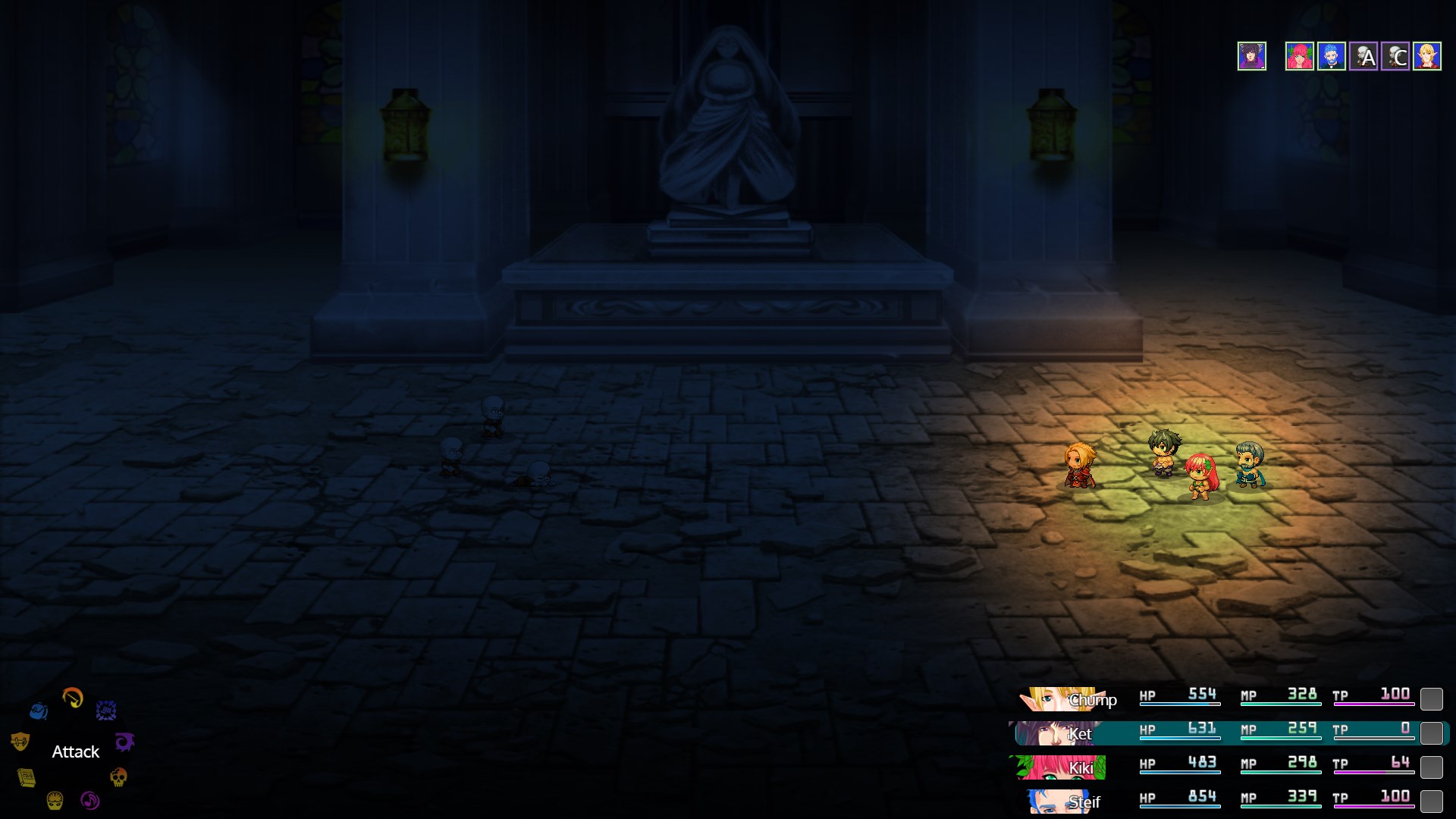Open the yellow spellbook icon

26,777
